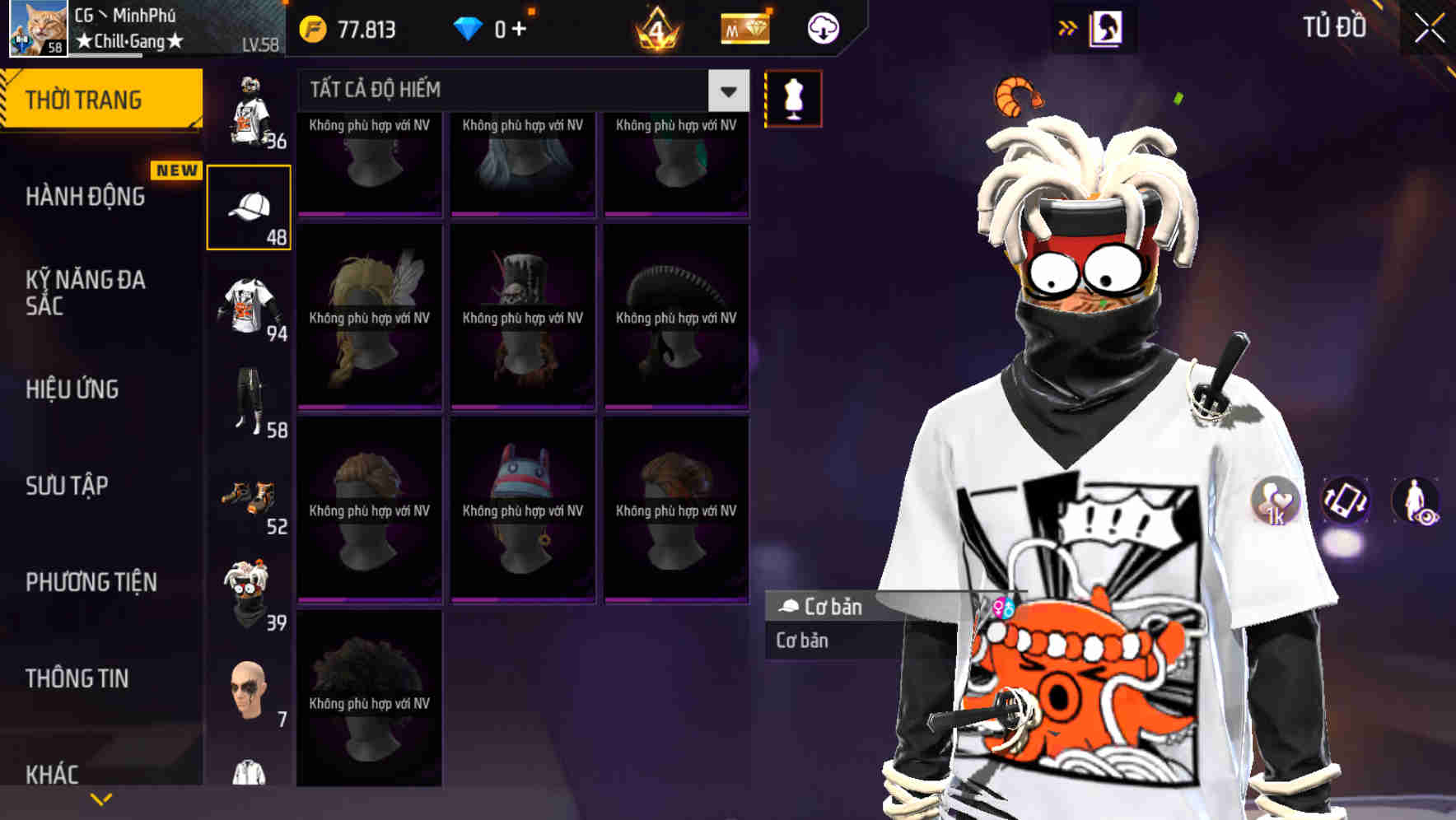Select the Cơ bản hat entry
Image resolution: width=1456 pixels, height=820 pixels.
coord(824,607)
